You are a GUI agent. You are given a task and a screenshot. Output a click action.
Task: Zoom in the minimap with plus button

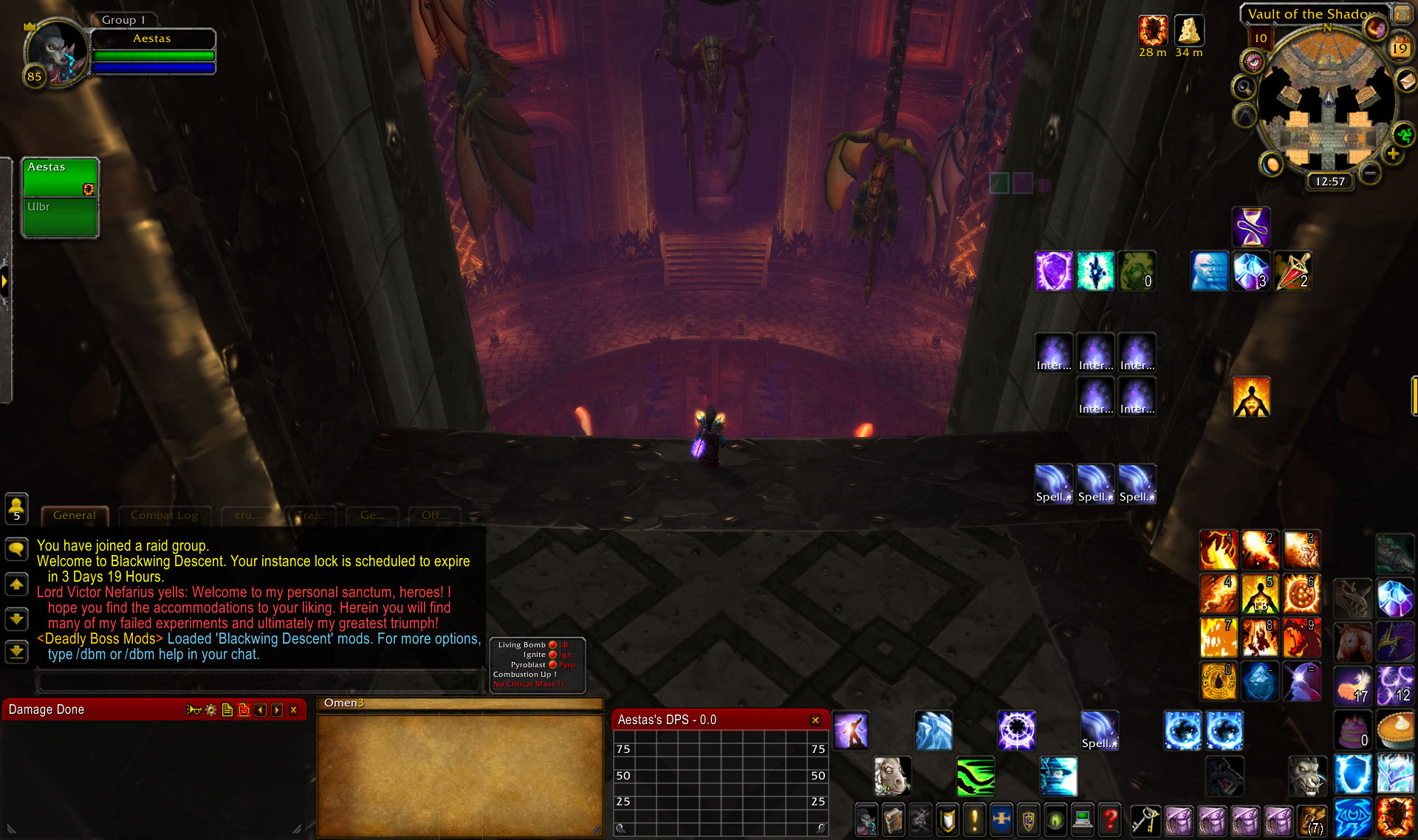pos(1393,154)
